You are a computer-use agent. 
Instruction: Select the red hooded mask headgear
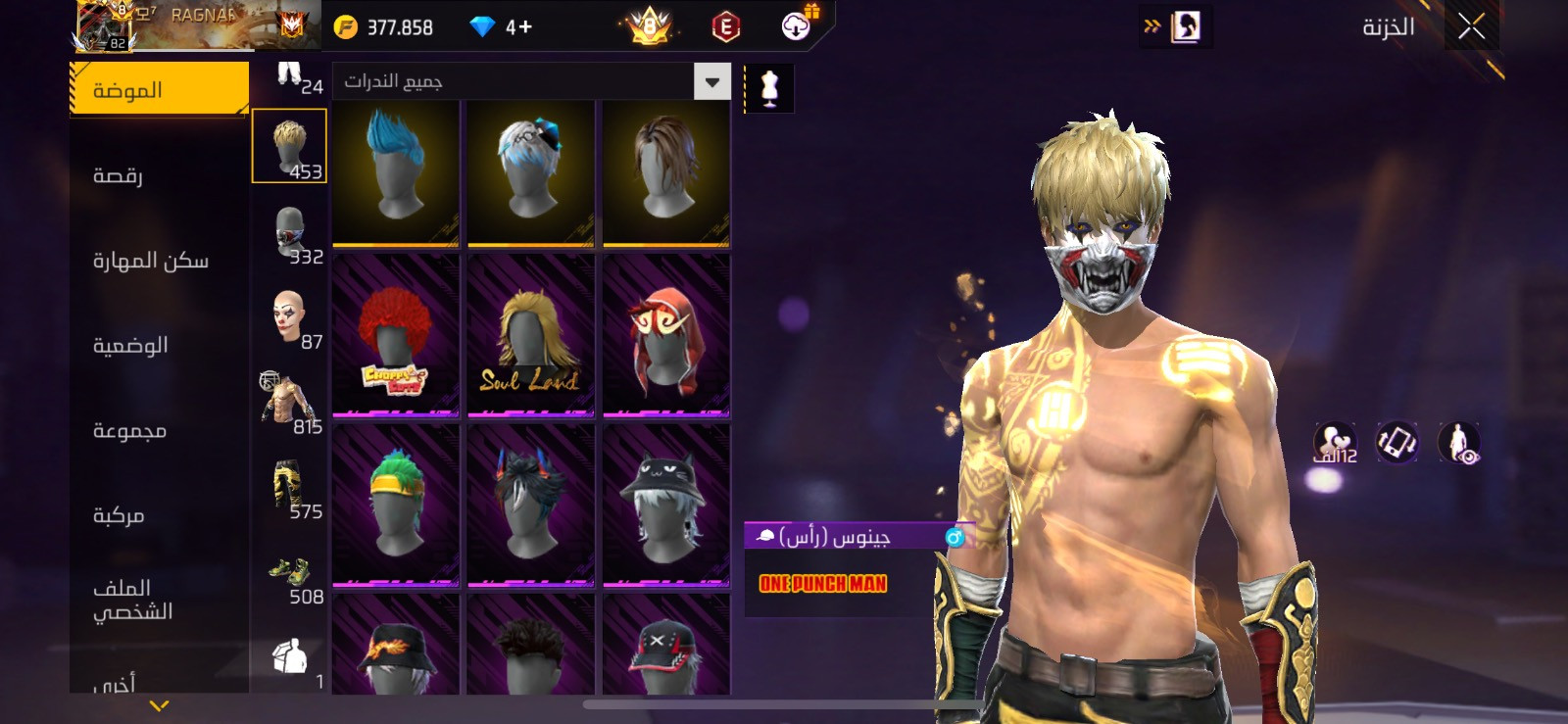point(665,335)
